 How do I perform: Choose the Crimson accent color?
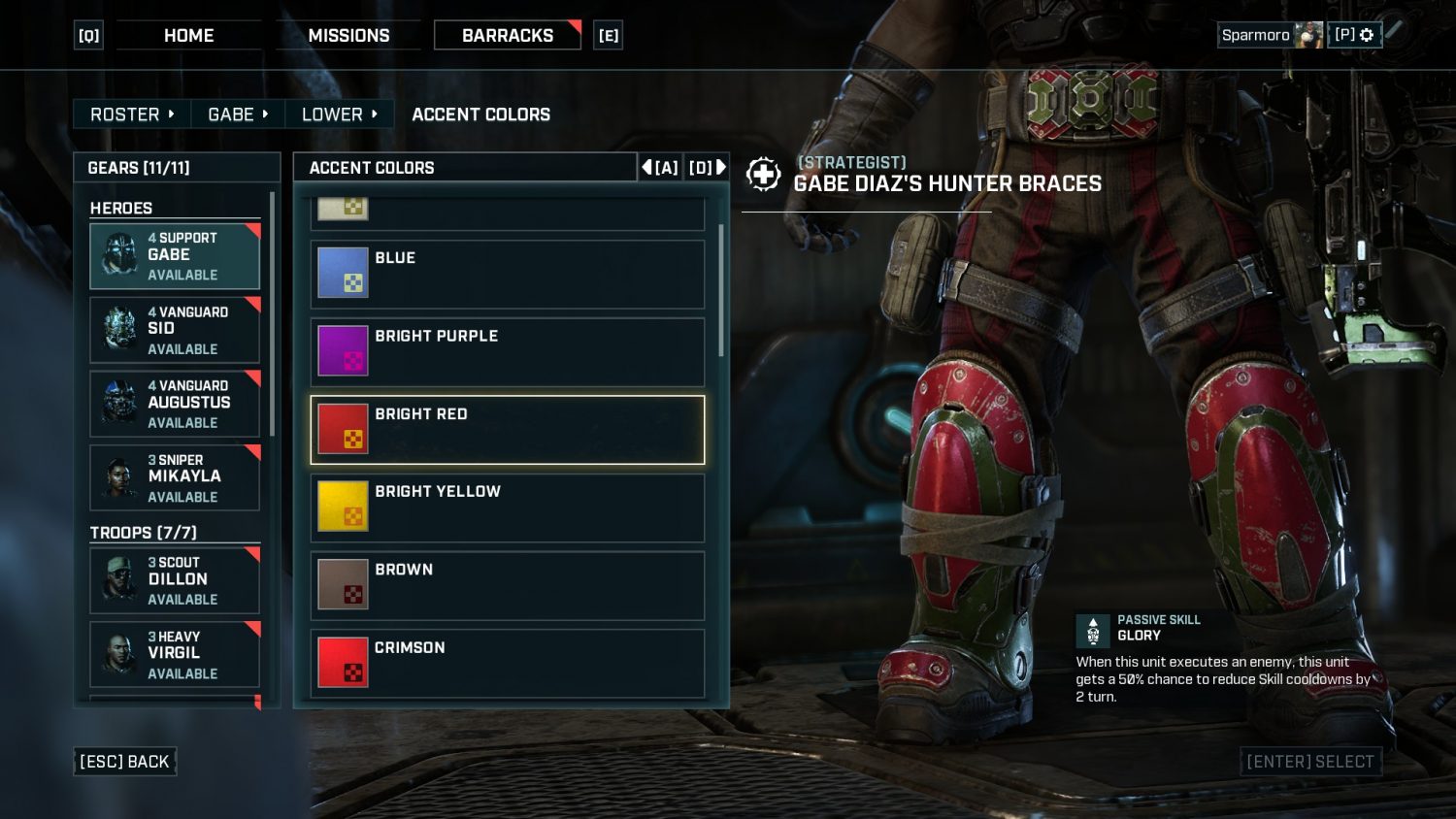point(507,663)
